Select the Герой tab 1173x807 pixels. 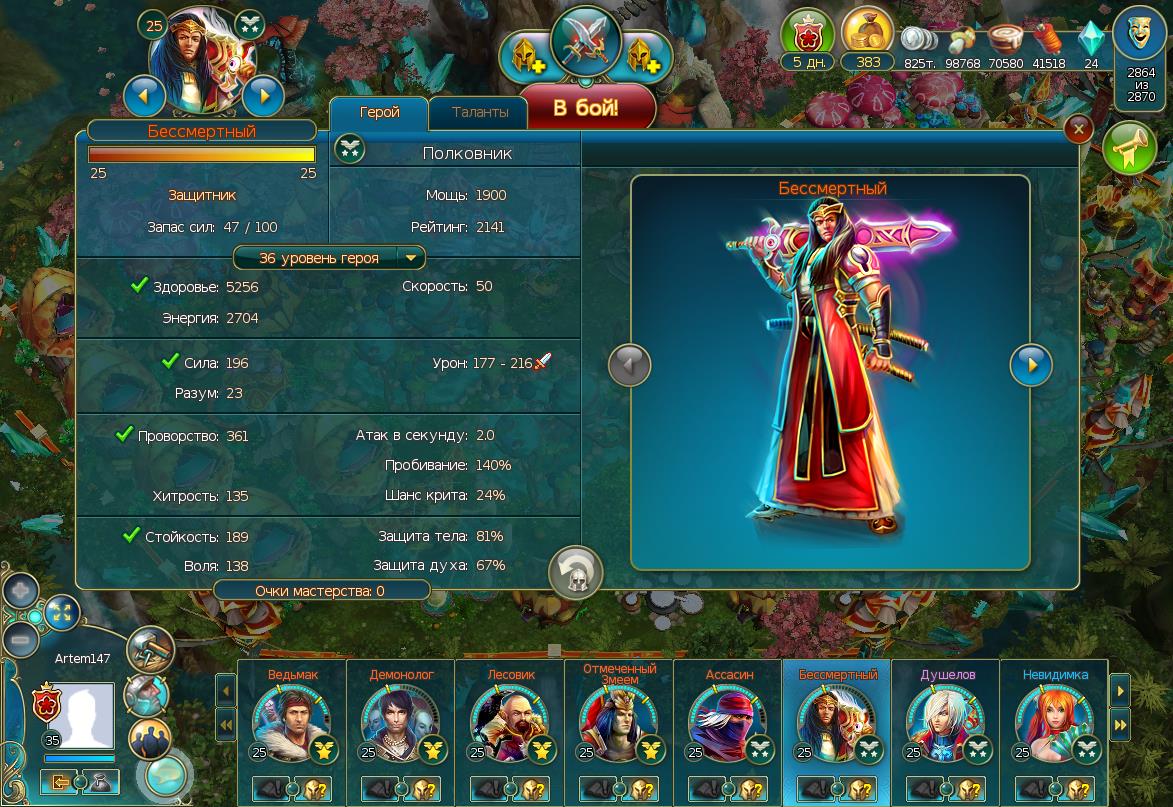click(379, 112)
